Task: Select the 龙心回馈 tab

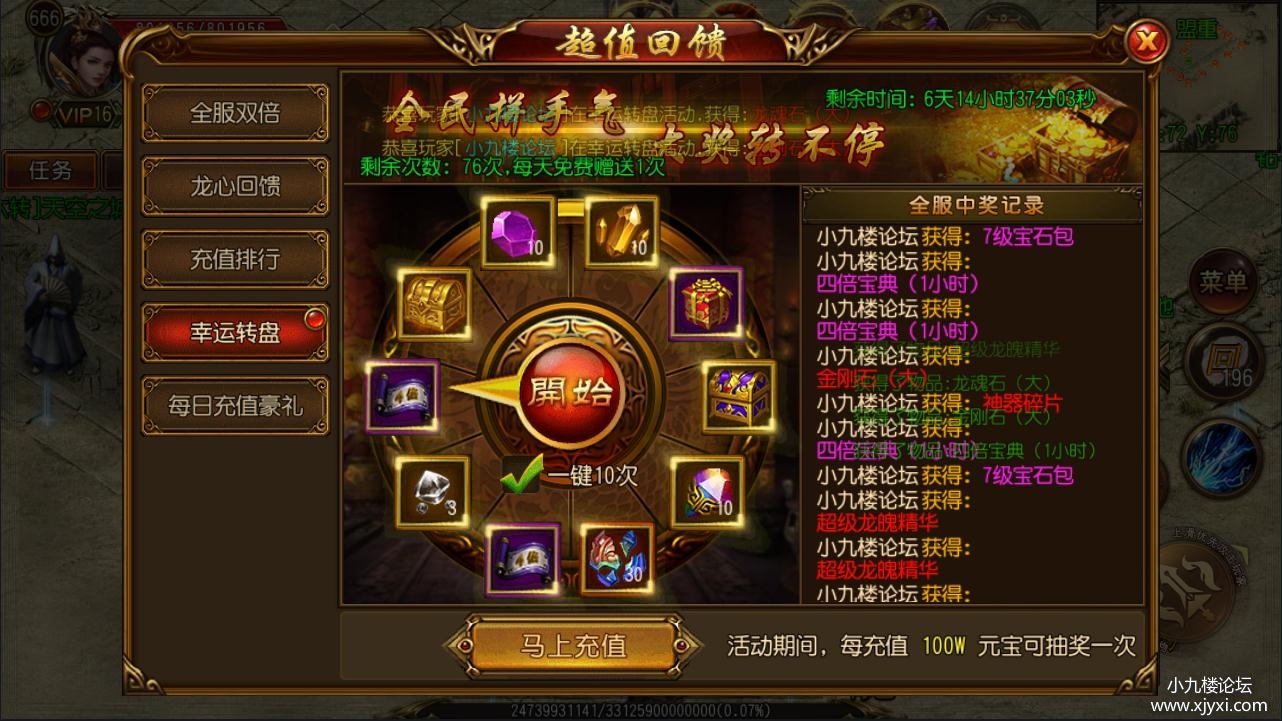Action: point(236,186)
